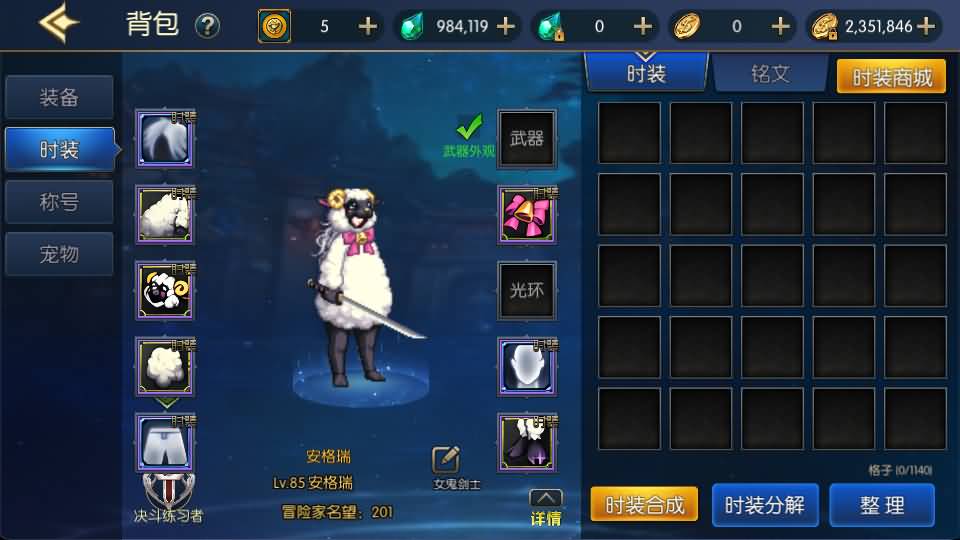Switch to the 装备 equipment tab
This screenshot has width=960, height=540.
[x=59, y=98]
